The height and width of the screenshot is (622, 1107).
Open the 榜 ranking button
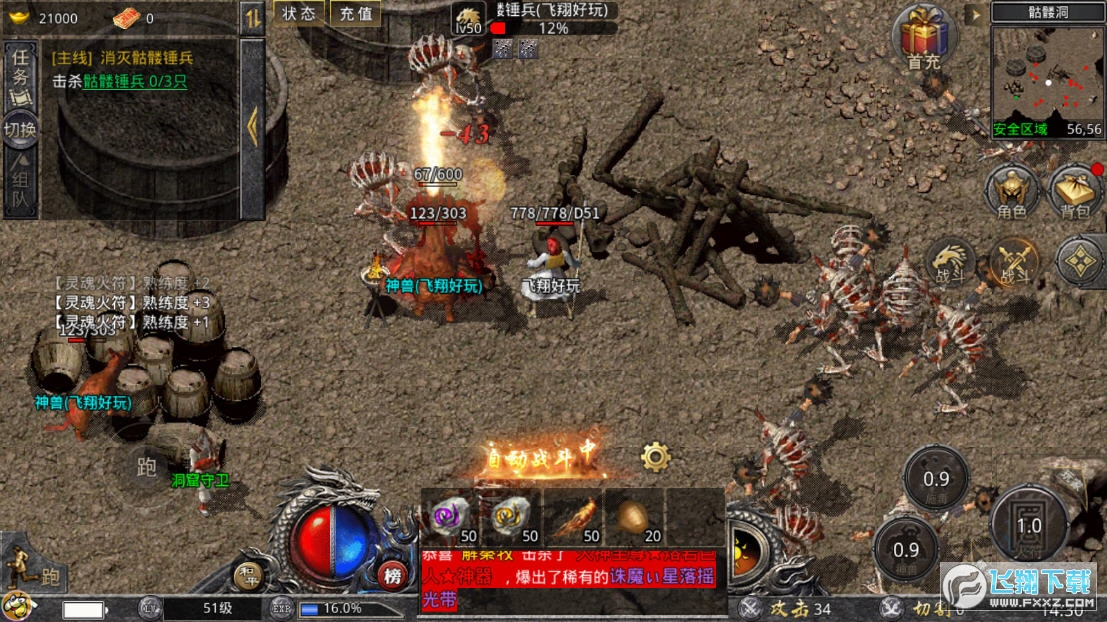(x=392, y=575)
